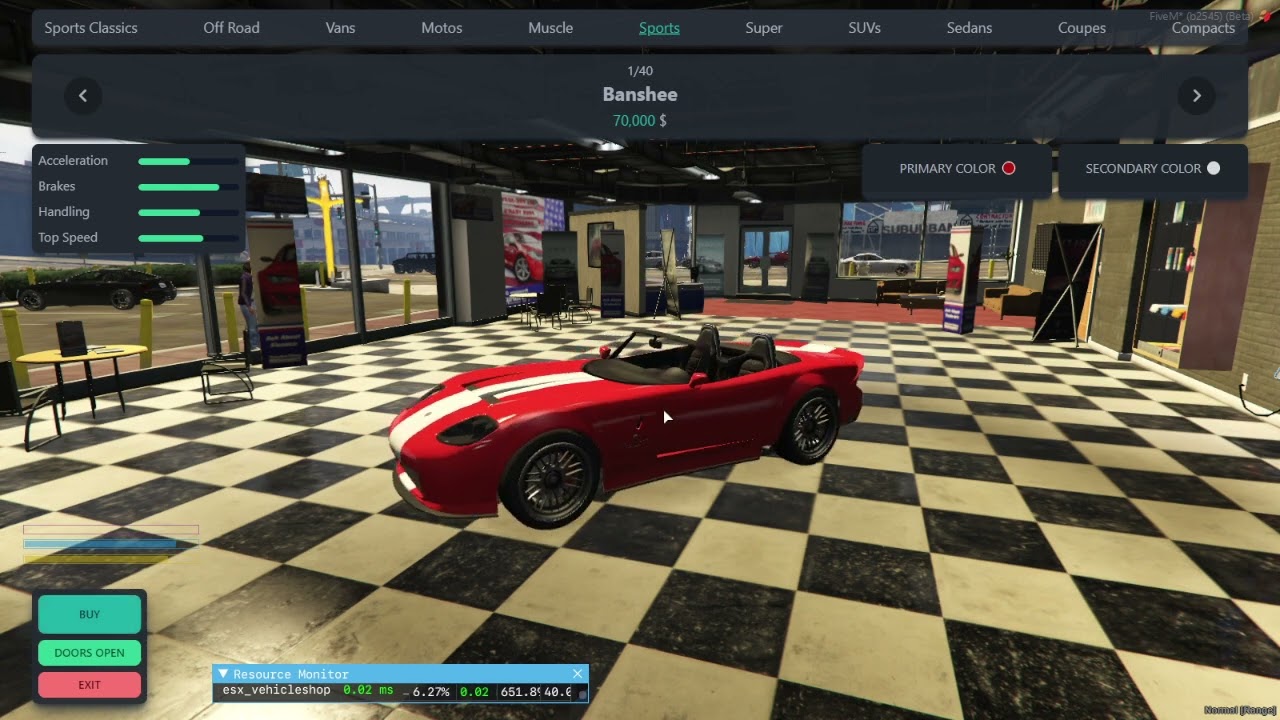
Task: Buy the Banshee
Action: click(89, 615)
